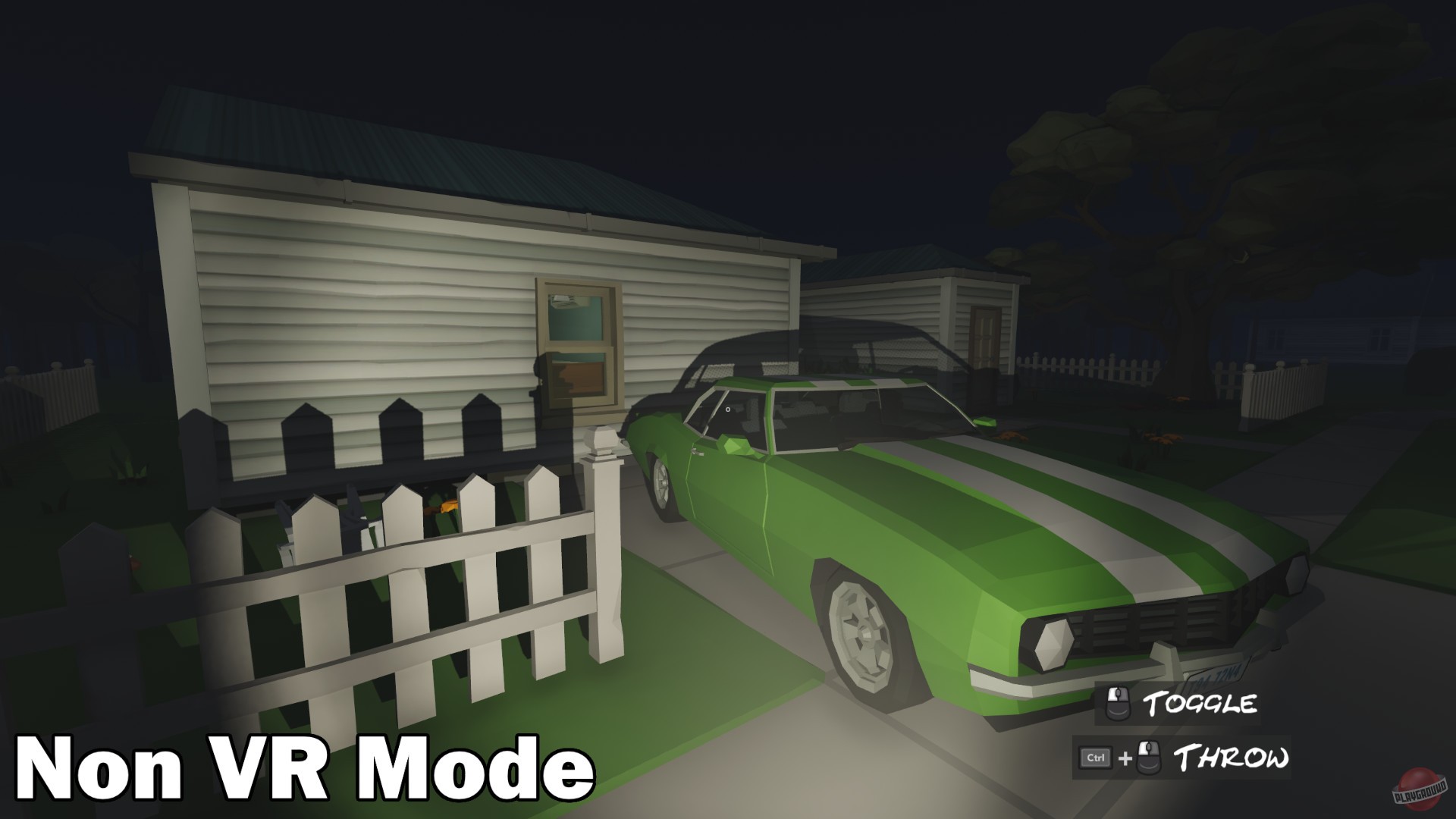Select the Ctrl key icon in Throw hint
Screen dimensions: 1456x819
[1095, 757]
